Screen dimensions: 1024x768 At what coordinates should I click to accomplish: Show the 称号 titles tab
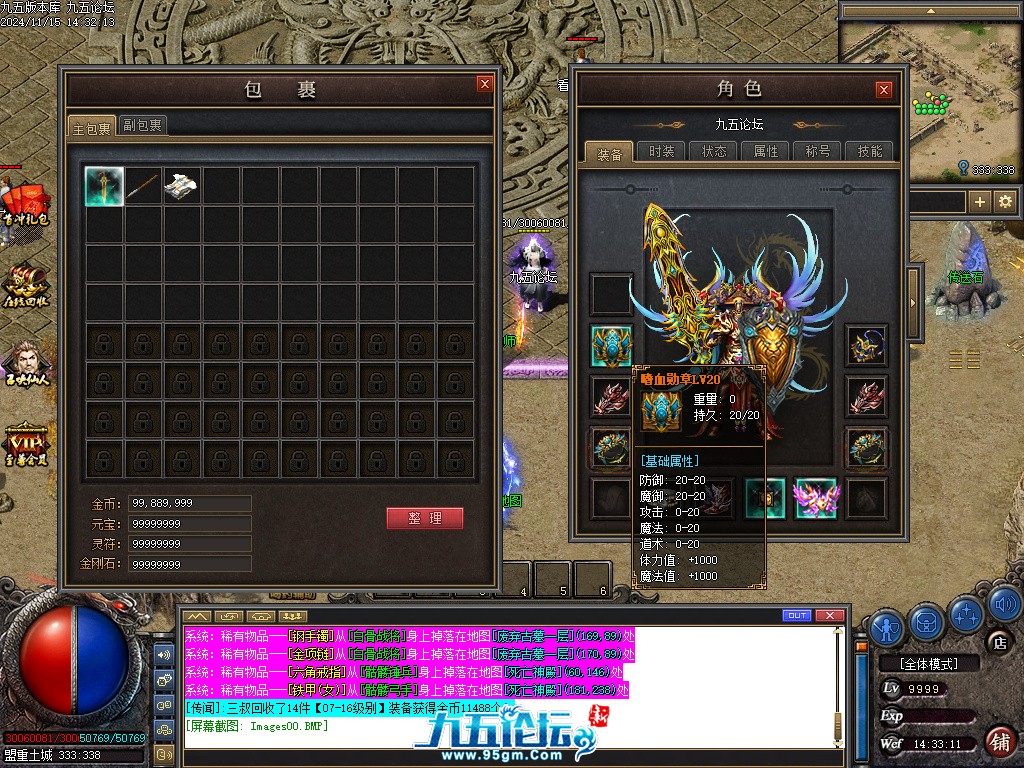coord(818,151)
